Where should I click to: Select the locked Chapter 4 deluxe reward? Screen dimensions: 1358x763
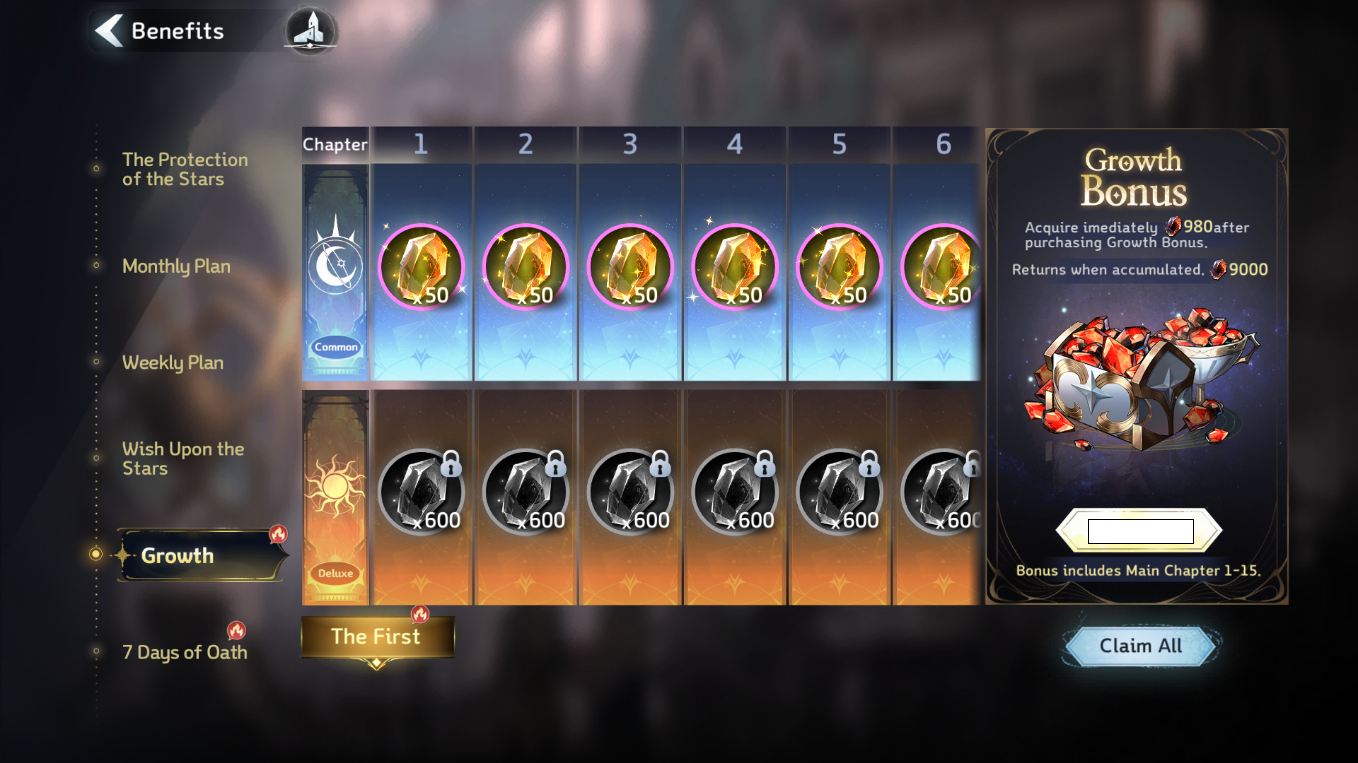735,492
